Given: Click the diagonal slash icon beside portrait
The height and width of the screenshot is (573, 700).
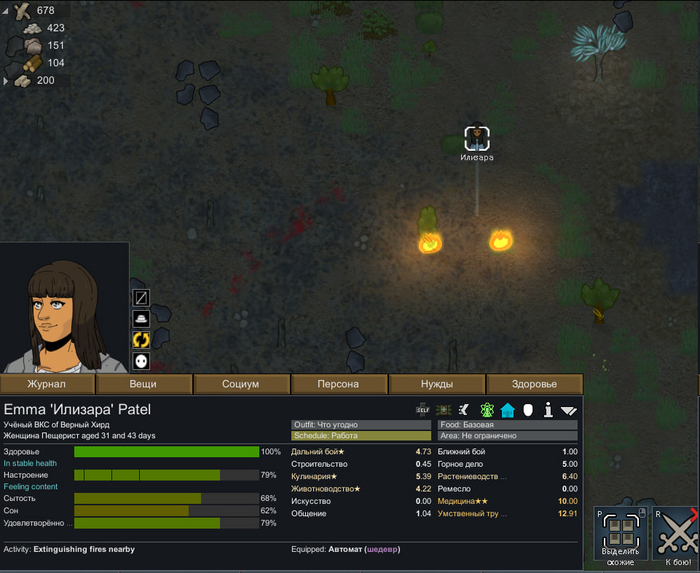Looking at the screenshot, I should tap(141, 298).
